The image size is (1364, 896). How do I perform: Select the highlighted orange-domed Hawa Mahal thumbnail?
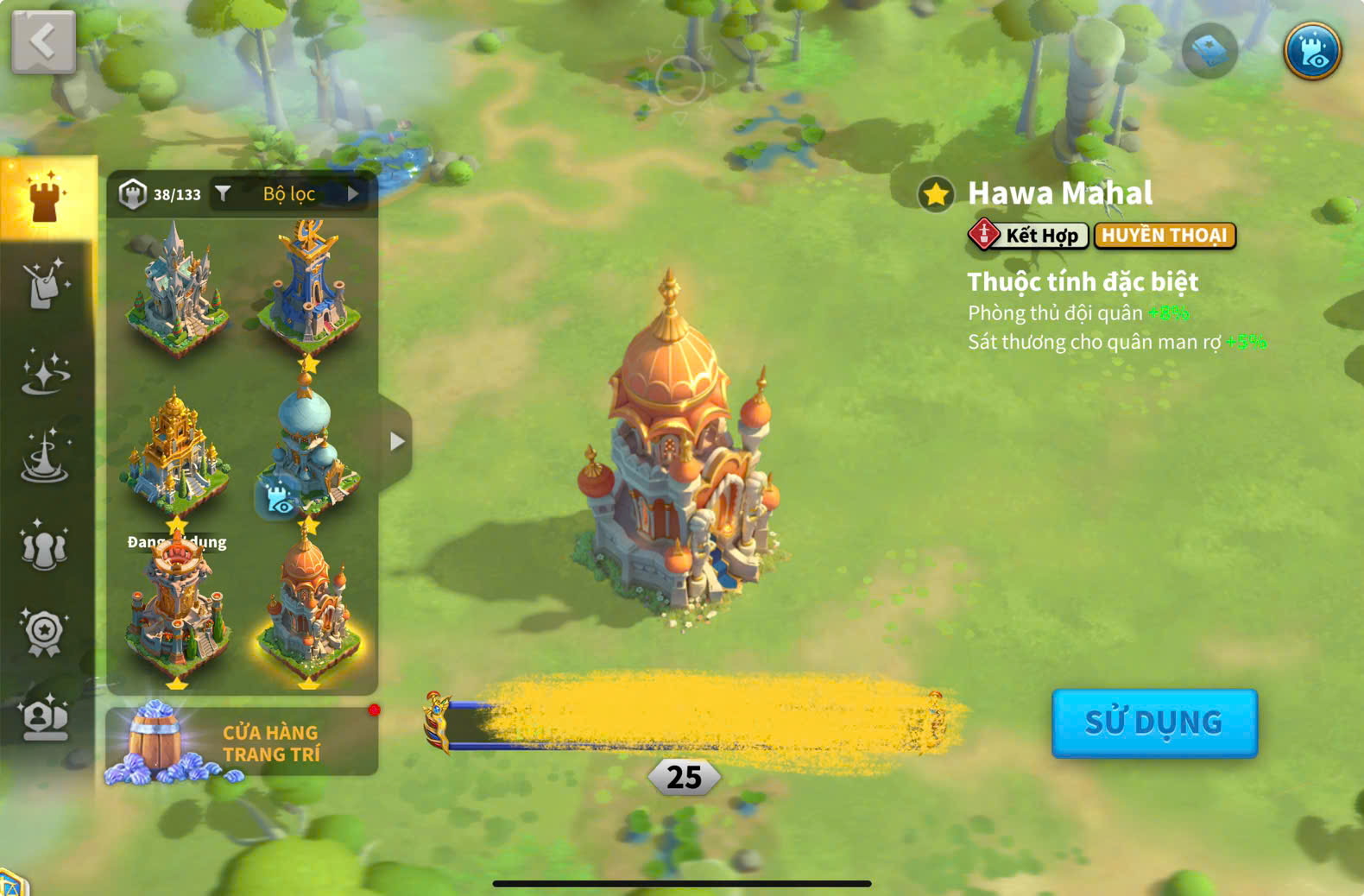(x=309, y=609)
